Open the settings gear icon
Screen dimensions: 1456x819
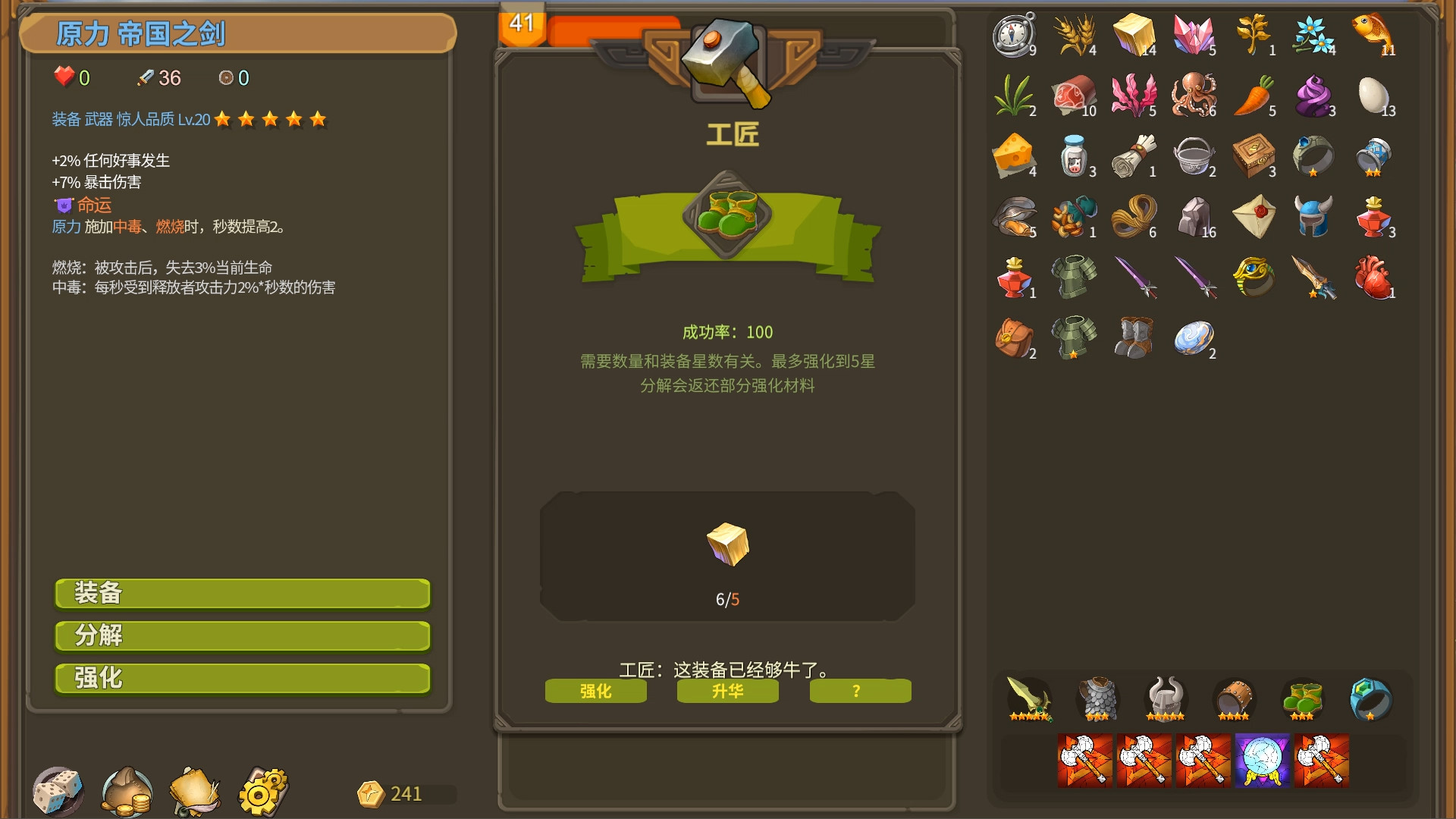(262, 792)
